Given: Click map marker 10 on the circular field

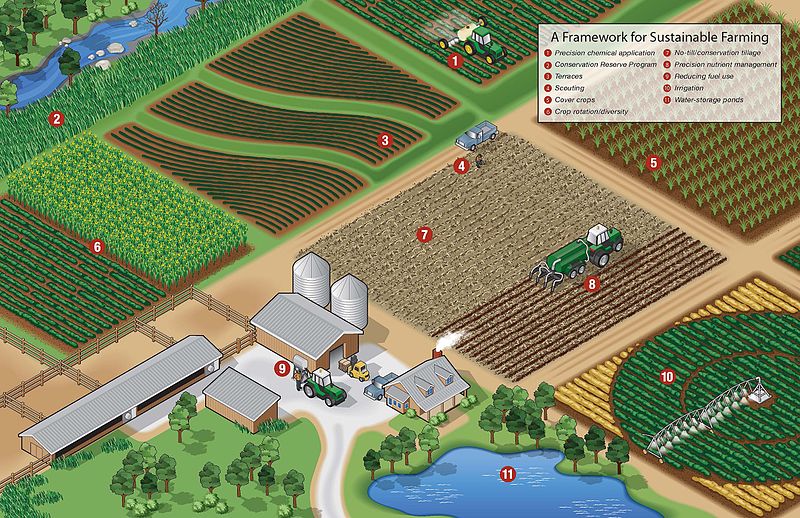Looking at the screenshot, I should click(x=667, y=377).
